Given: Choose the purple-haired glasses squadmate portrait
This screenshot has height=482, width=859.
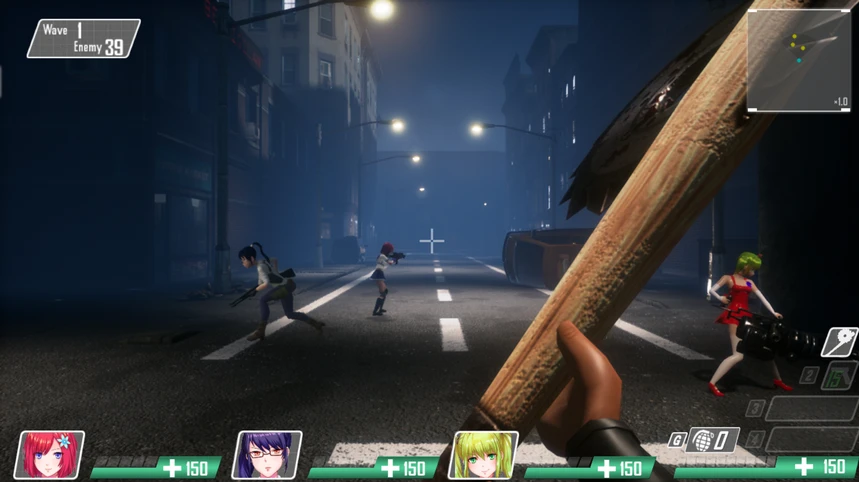Looking at the screenshot, I should pos(268,455).
